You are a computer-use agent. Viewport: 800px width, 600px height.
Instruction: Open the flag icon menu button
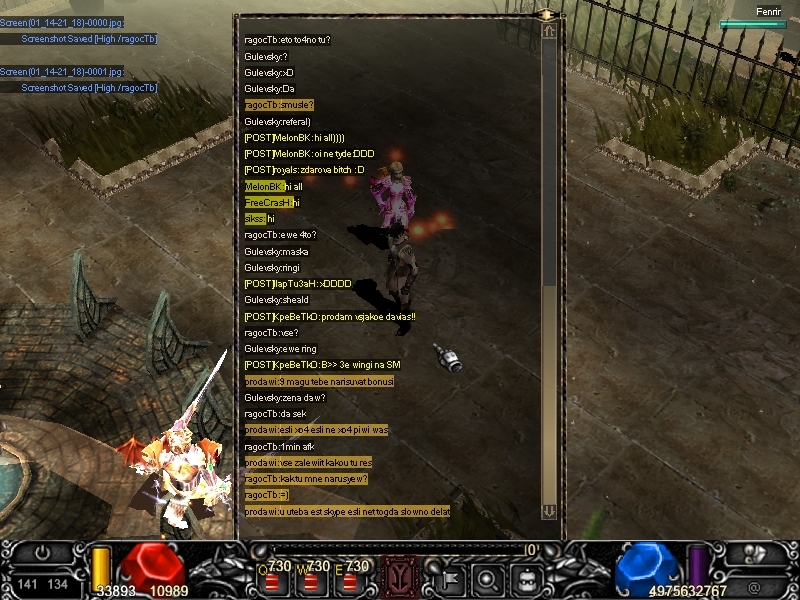451,578
